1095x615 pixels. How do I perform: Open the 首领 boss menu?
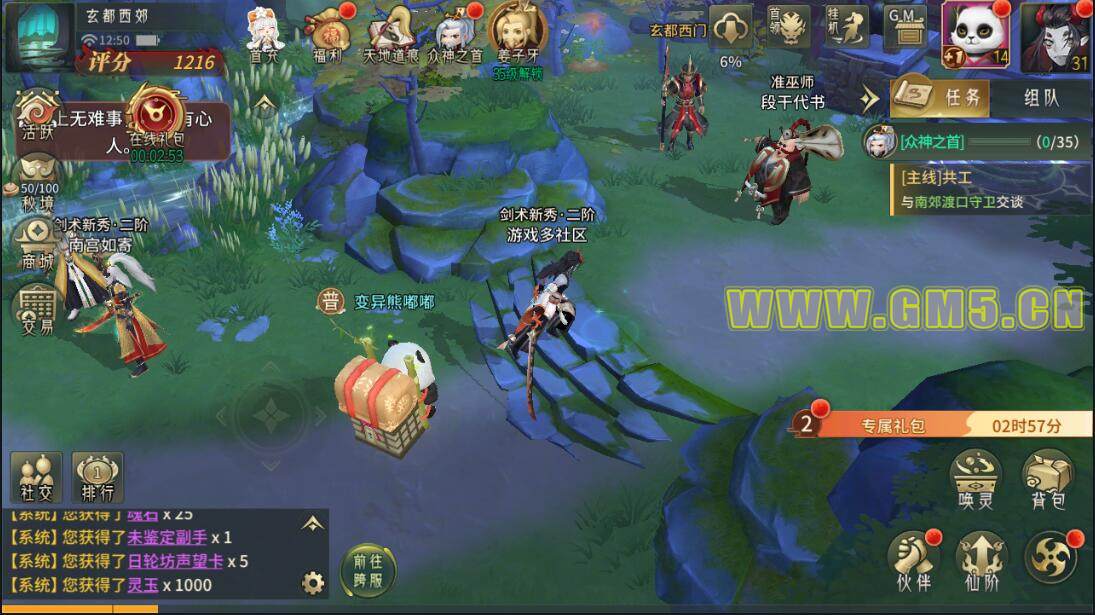[x=789, y=30]
